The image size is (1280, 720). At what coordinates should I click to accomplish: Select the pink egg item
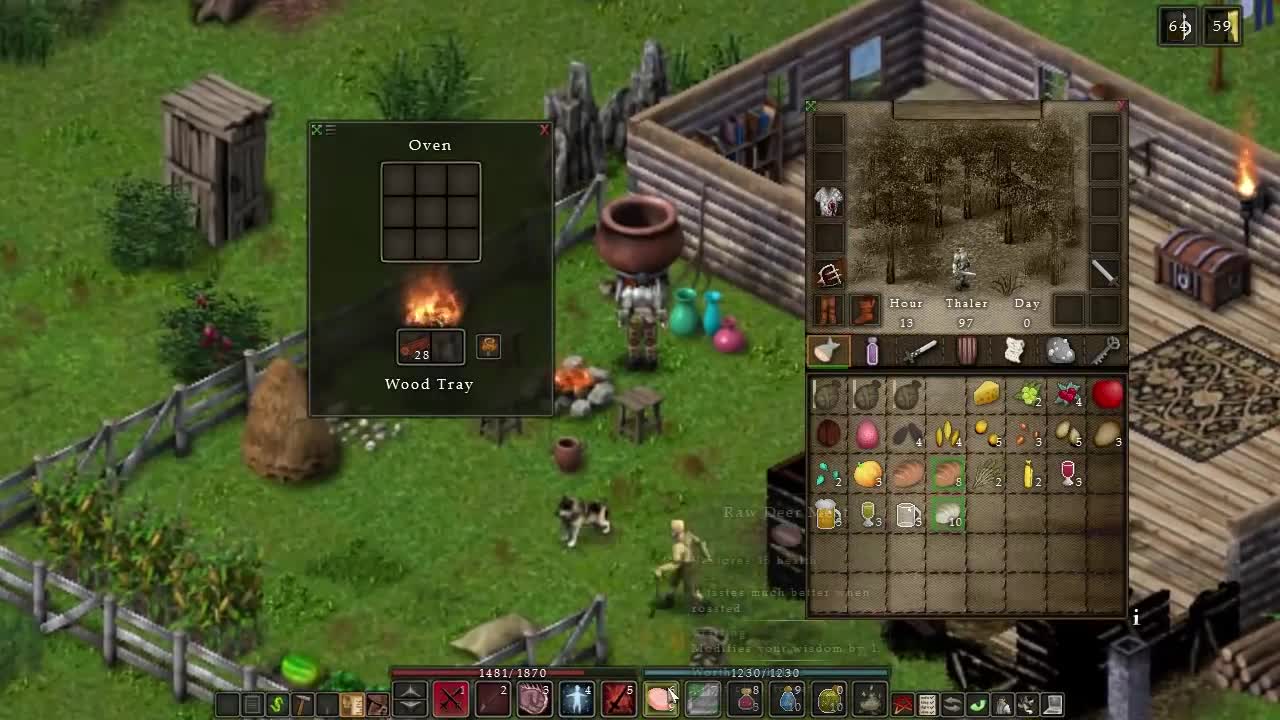tap(867, 434)
